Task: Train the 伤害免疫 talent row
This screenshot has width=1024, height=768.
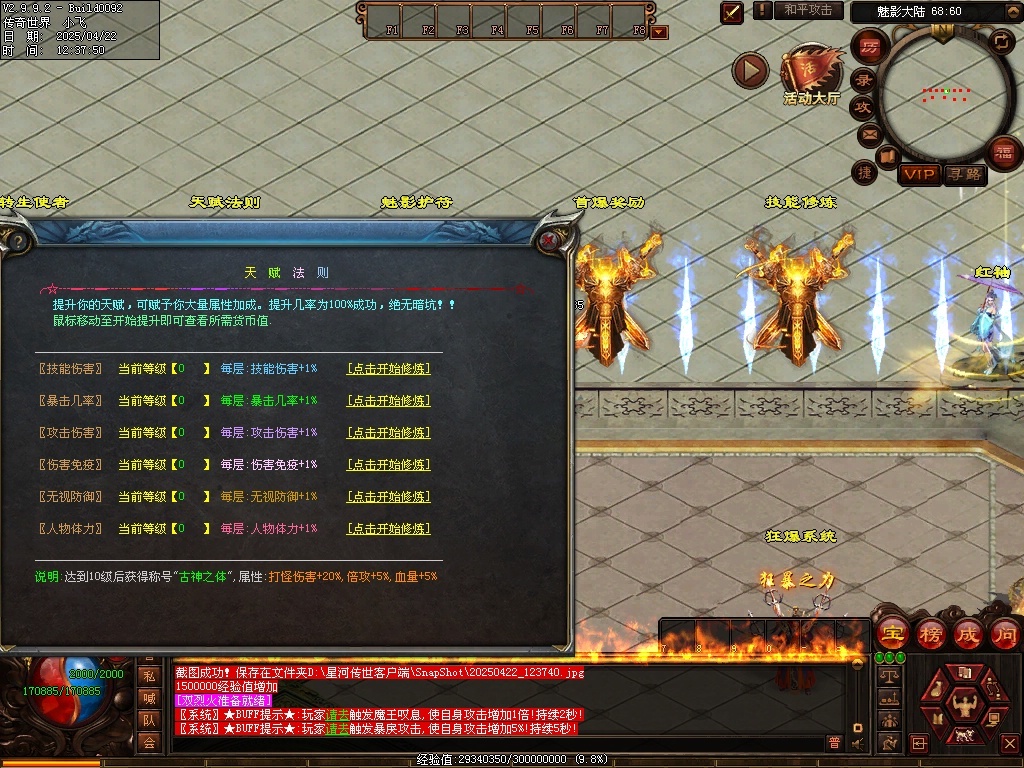Action: 388,465
